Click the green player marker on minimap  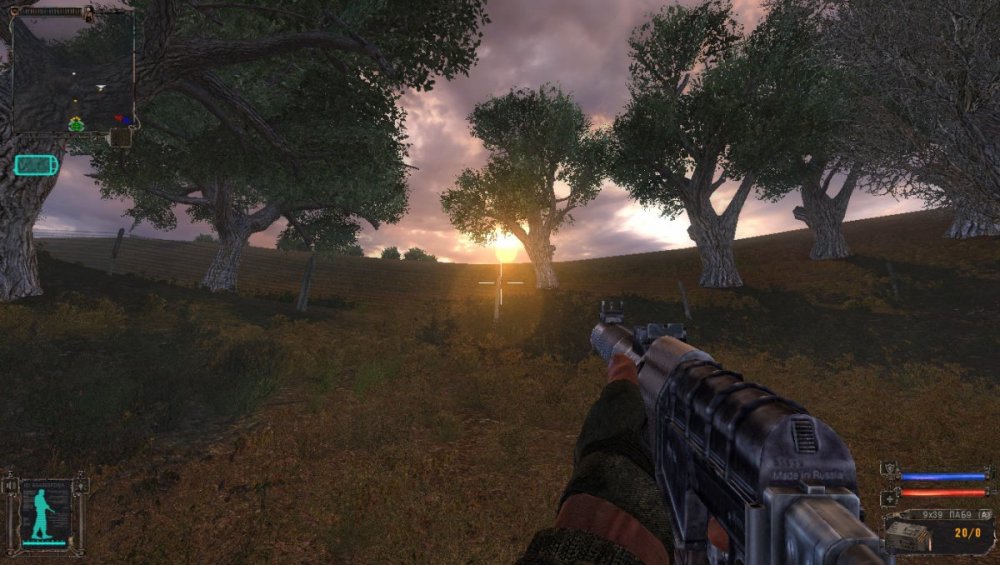pos(76,124)
